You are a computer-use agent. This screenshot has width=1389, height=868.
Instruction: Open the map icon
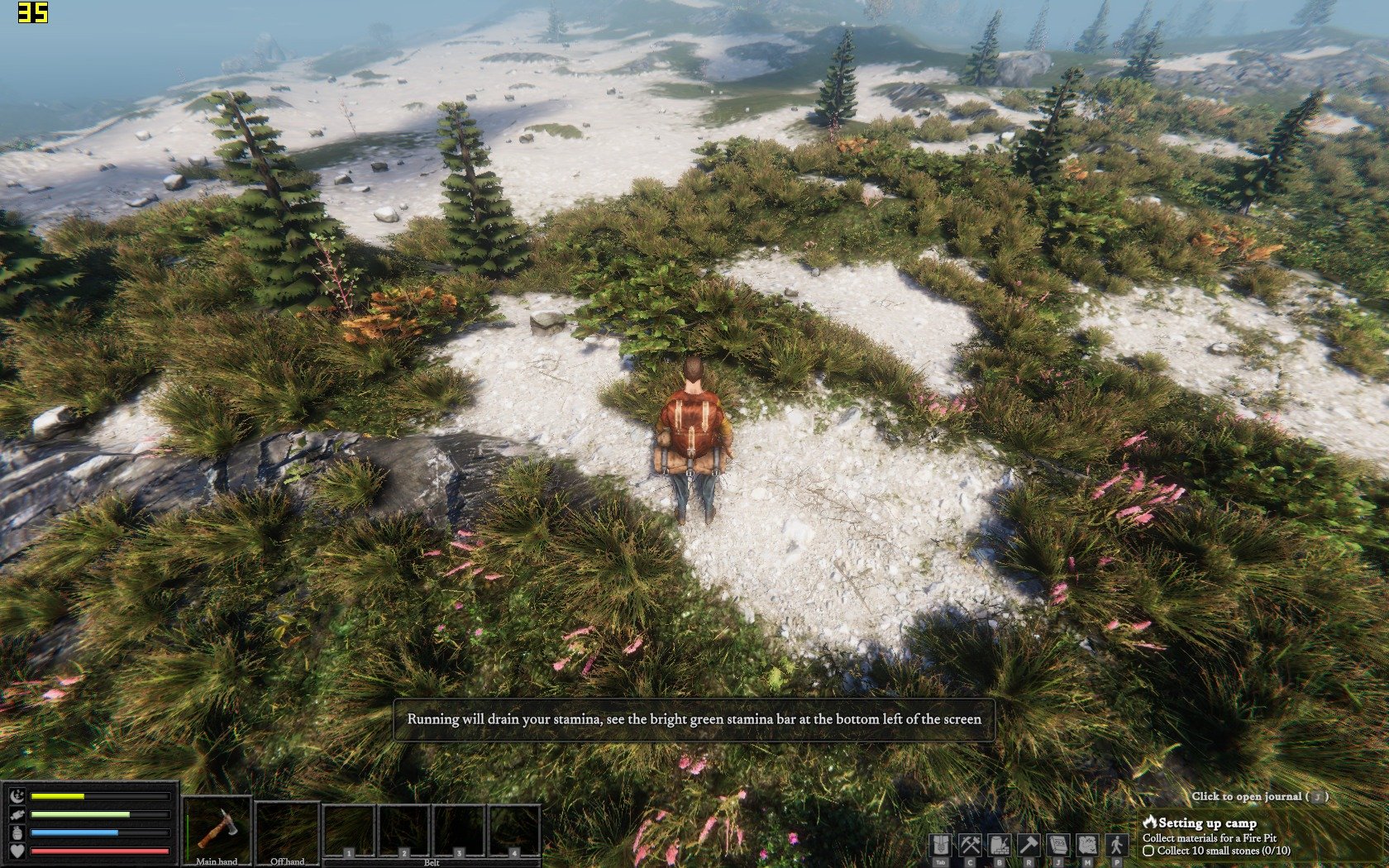pyautogui.click(x=1086, y=845)
